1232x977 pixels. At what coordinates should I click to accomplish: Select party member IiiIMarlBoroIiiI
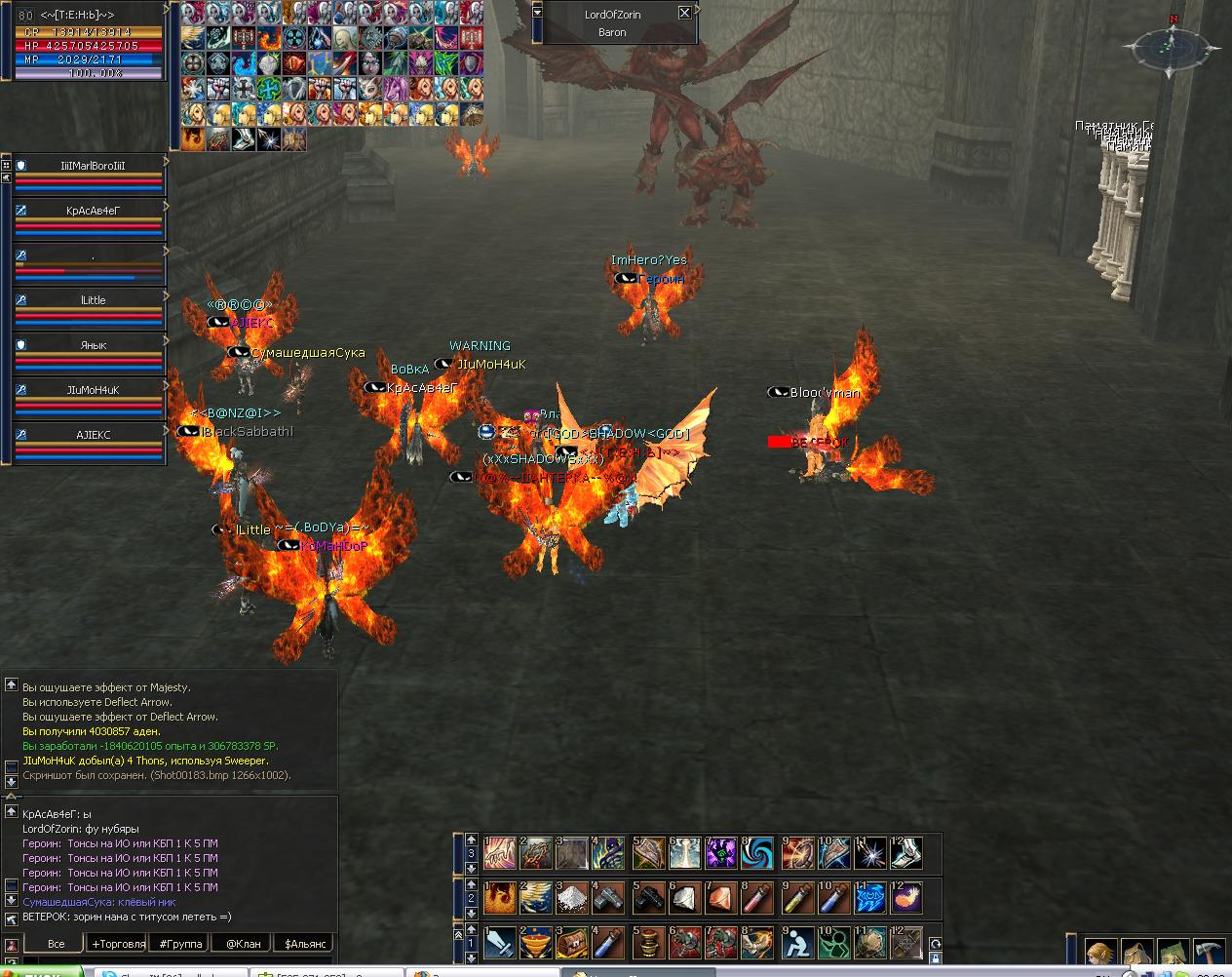93,166
